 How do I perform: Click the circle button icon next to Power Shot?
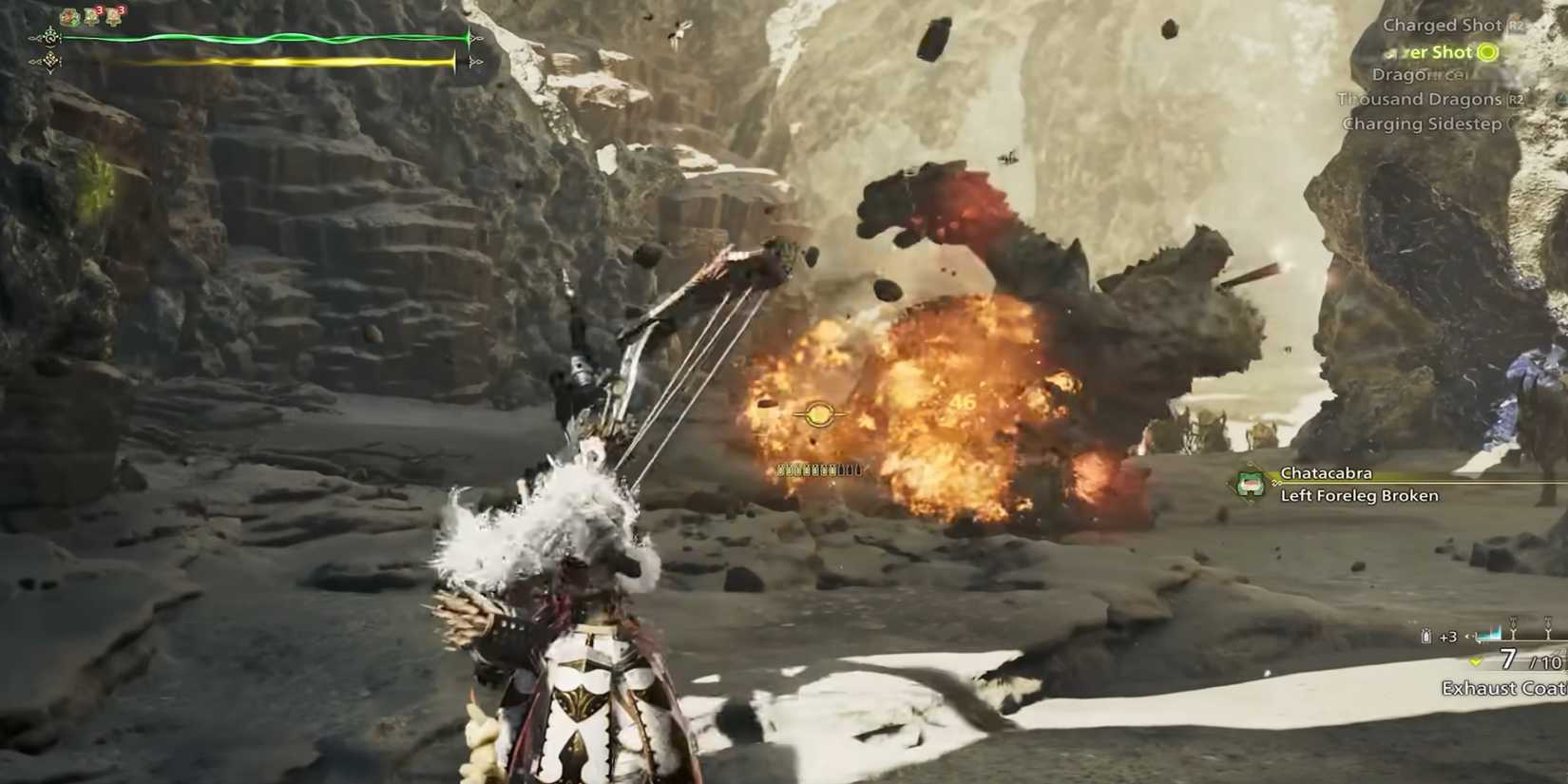(x=1488, y=53)
